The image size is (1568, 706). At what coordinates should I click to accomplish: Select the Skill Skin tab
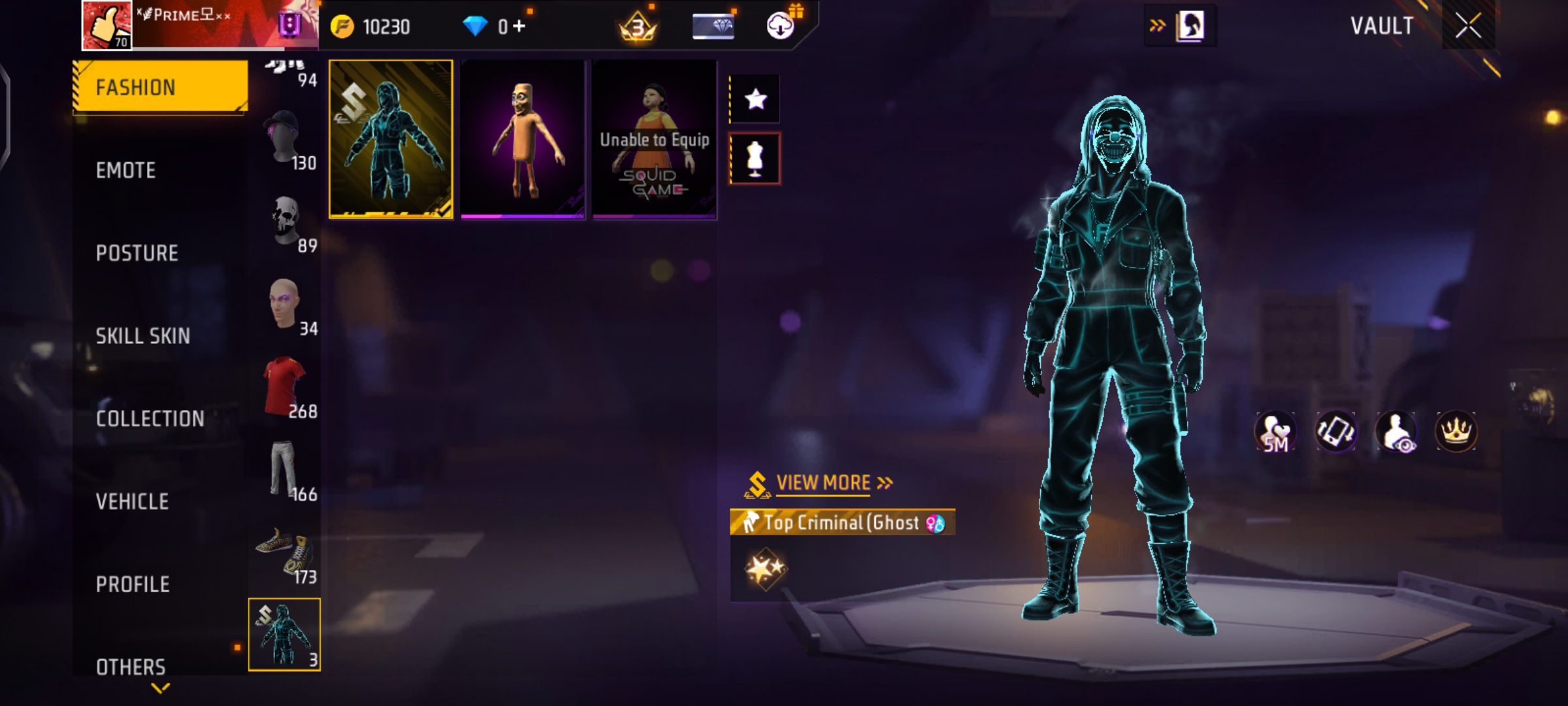tap(143, 336)
